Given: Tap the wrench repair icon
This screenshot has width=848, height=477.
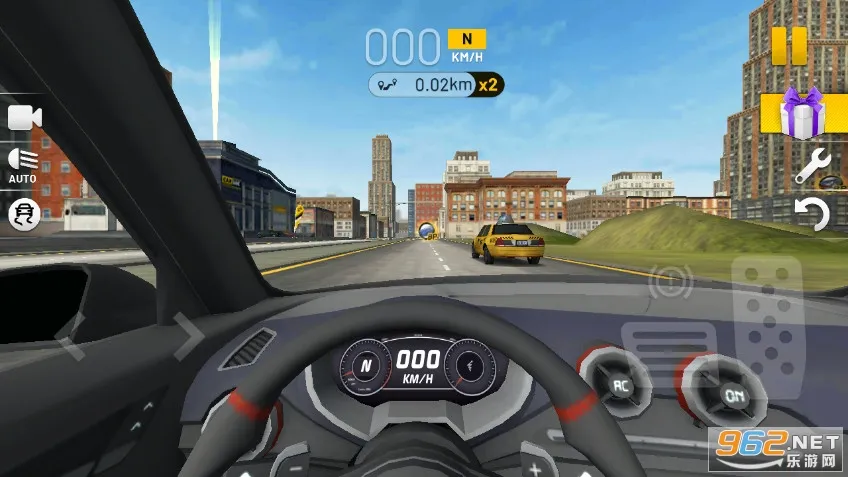Looking at the screenshot, I should (813, 166).
